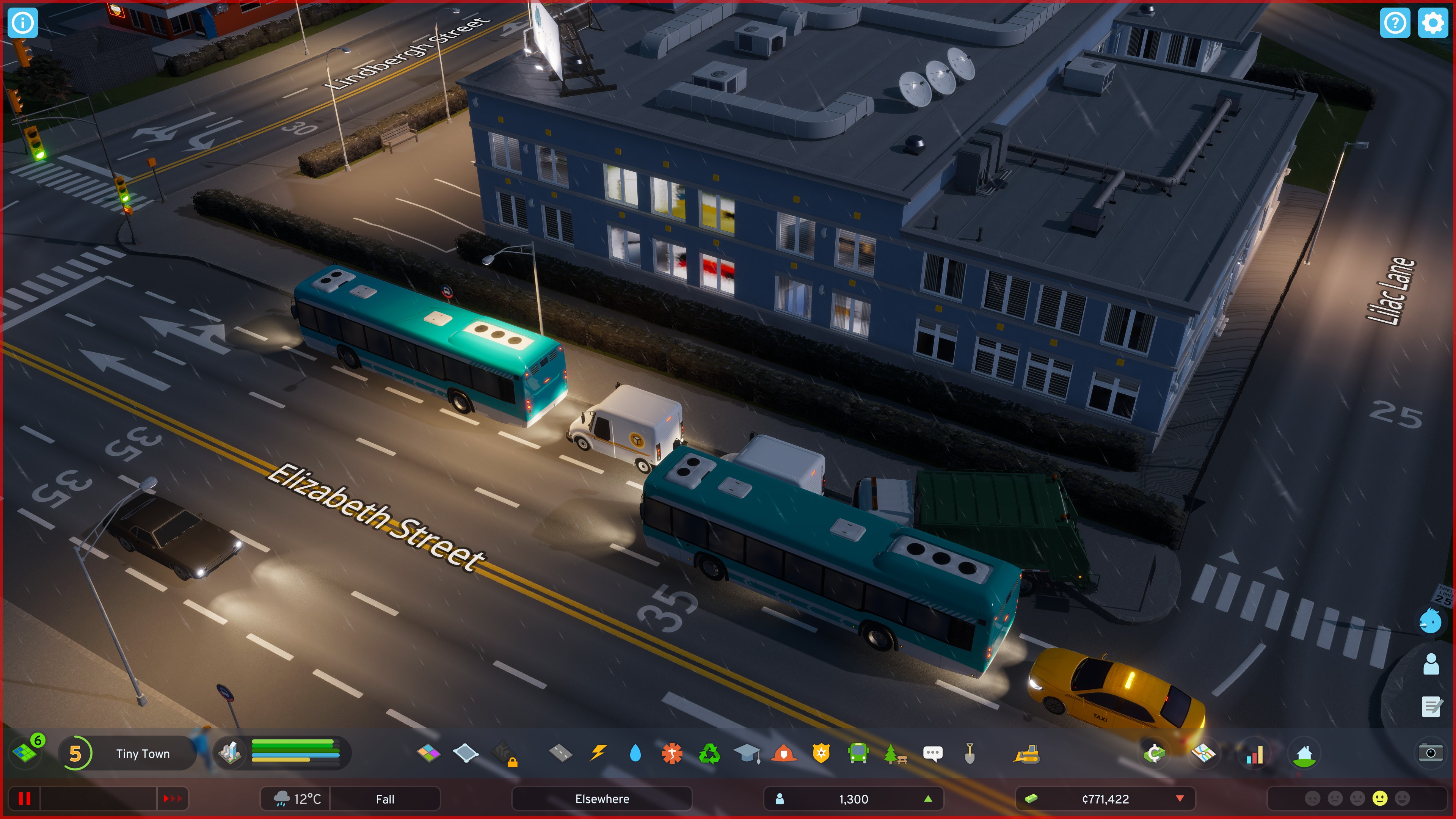Open the Fall weather panel

tap(386, 799)
